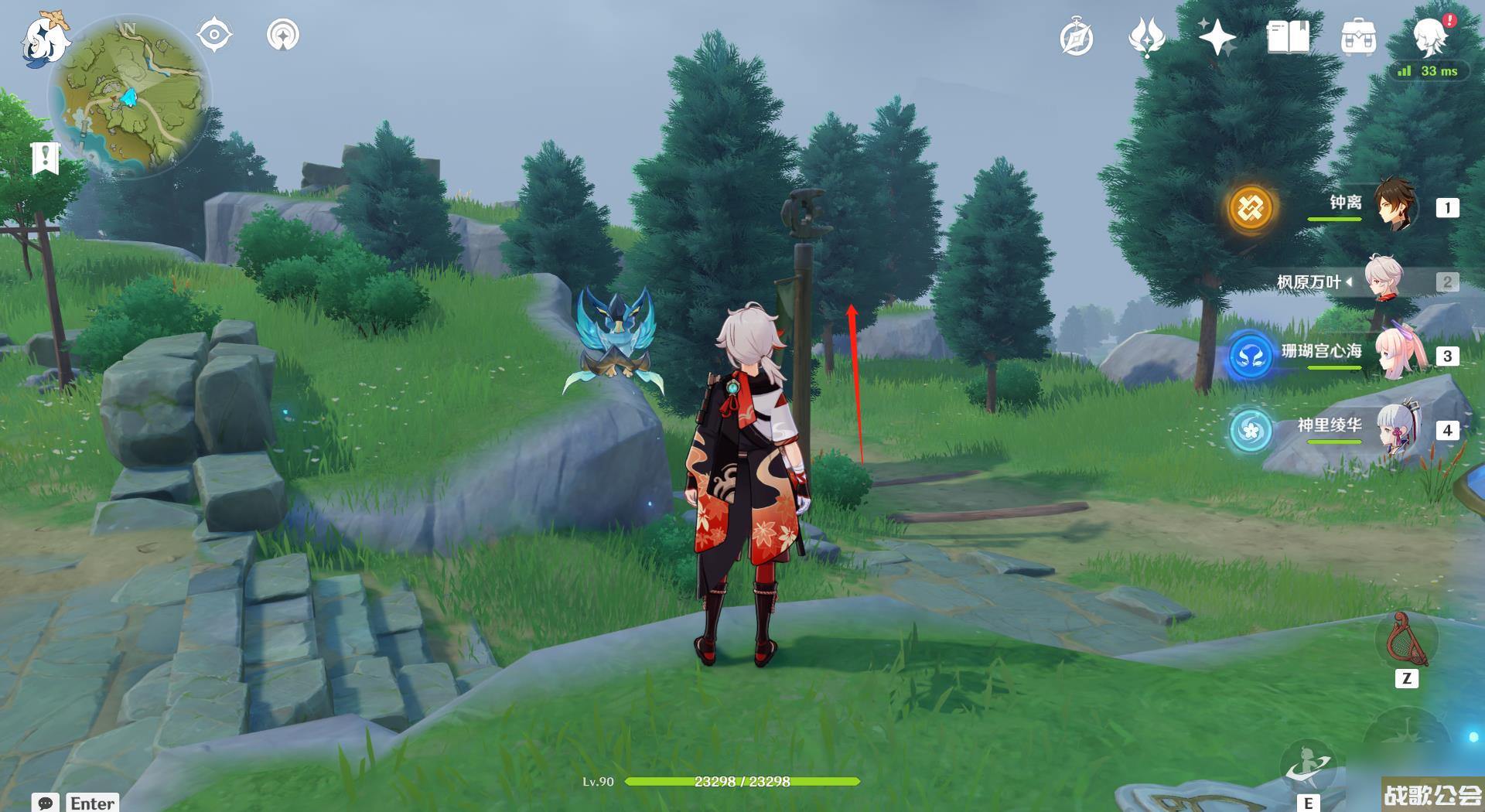Open the quest navigation target icon
This screenshot has height=812, width=1485.
click(x=214, y=36)
